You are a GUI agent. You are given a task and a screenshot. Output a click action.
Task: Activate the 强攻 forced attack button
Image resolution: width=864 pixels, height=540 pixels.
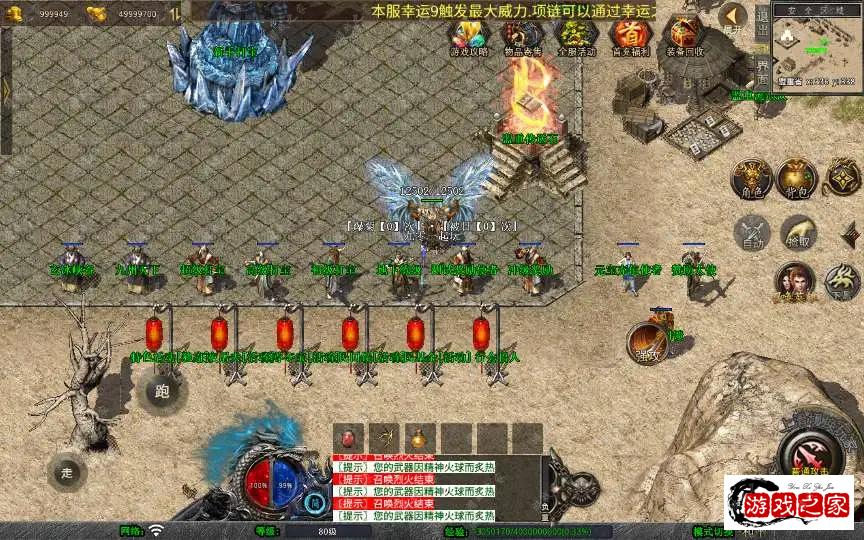[x=648, y=342]
